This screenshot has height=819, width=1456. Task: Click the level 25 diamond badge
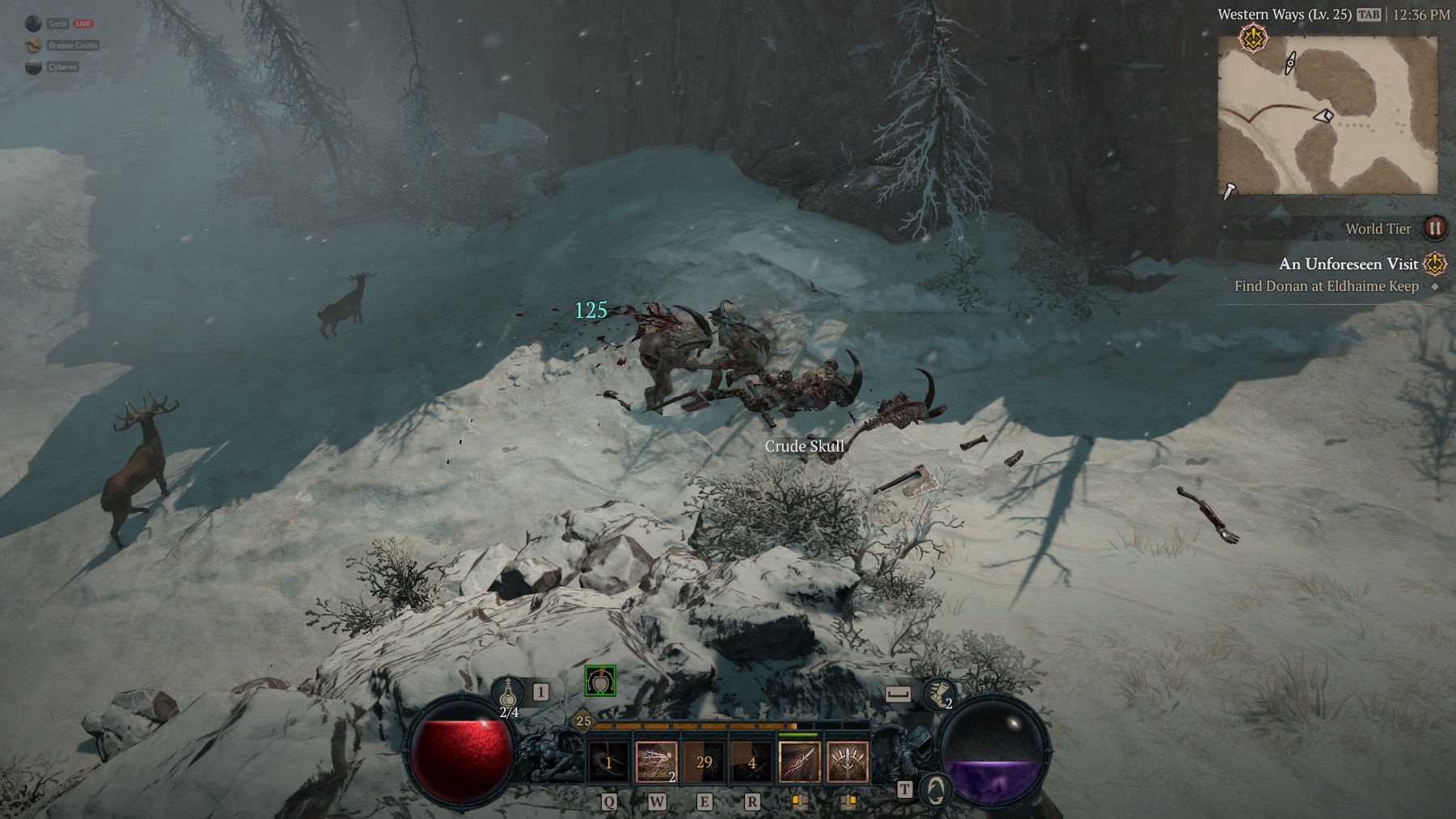click(x=583, y=721)
